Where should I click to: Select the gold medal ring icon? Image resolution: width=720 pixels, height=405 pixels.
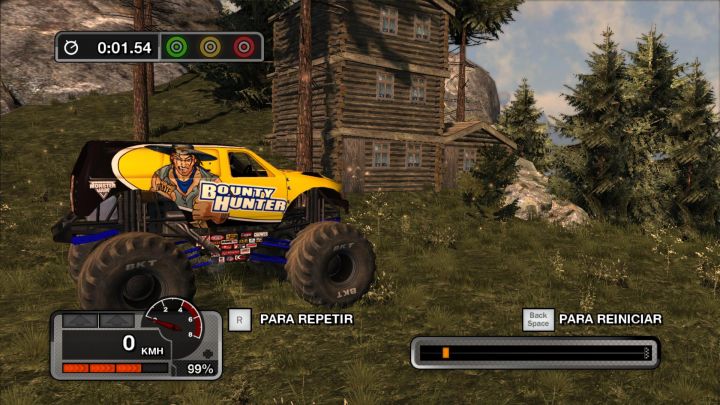coord(210,47)
